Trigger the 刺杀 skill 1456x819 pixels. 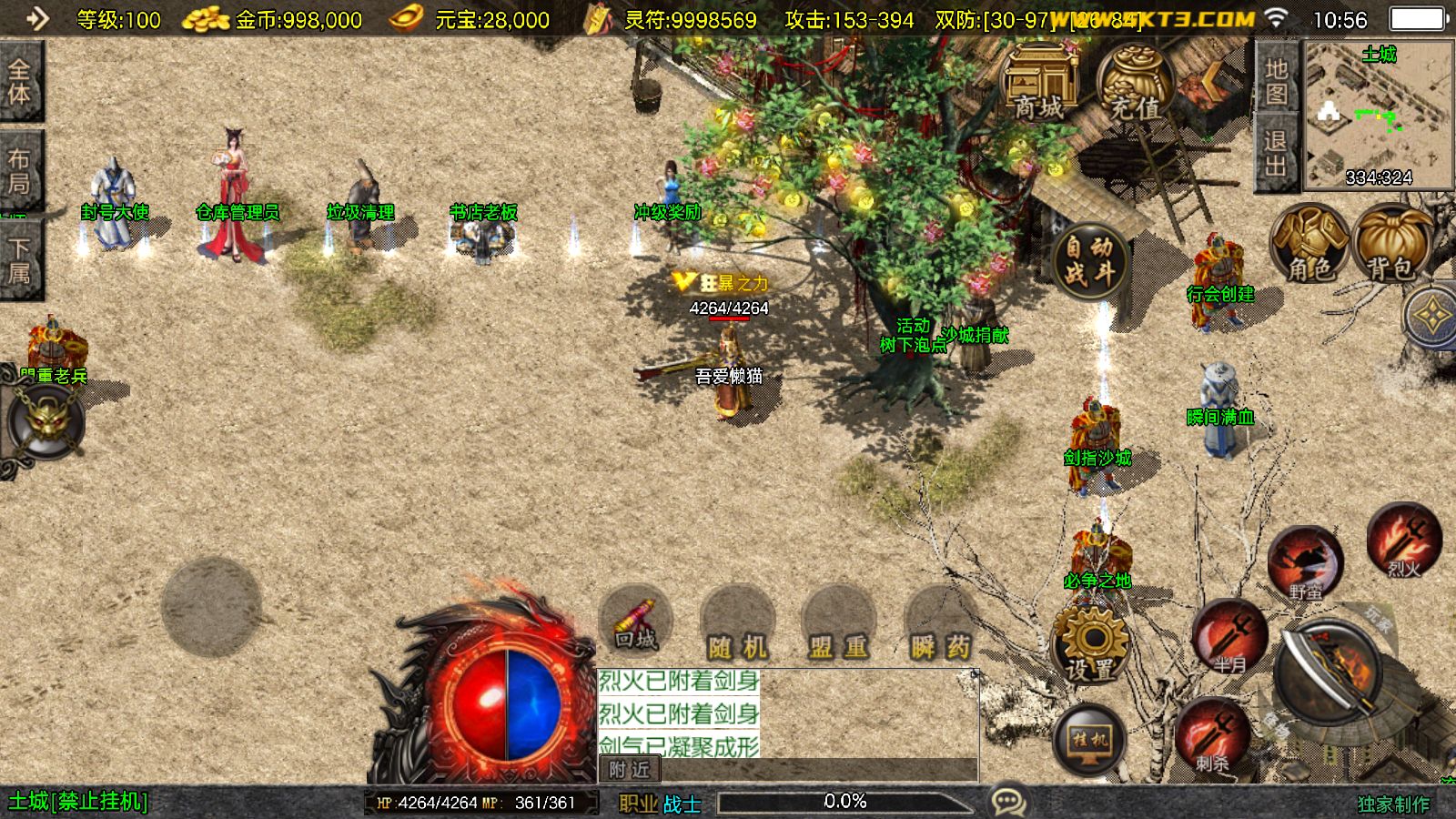coord(1211,735)
